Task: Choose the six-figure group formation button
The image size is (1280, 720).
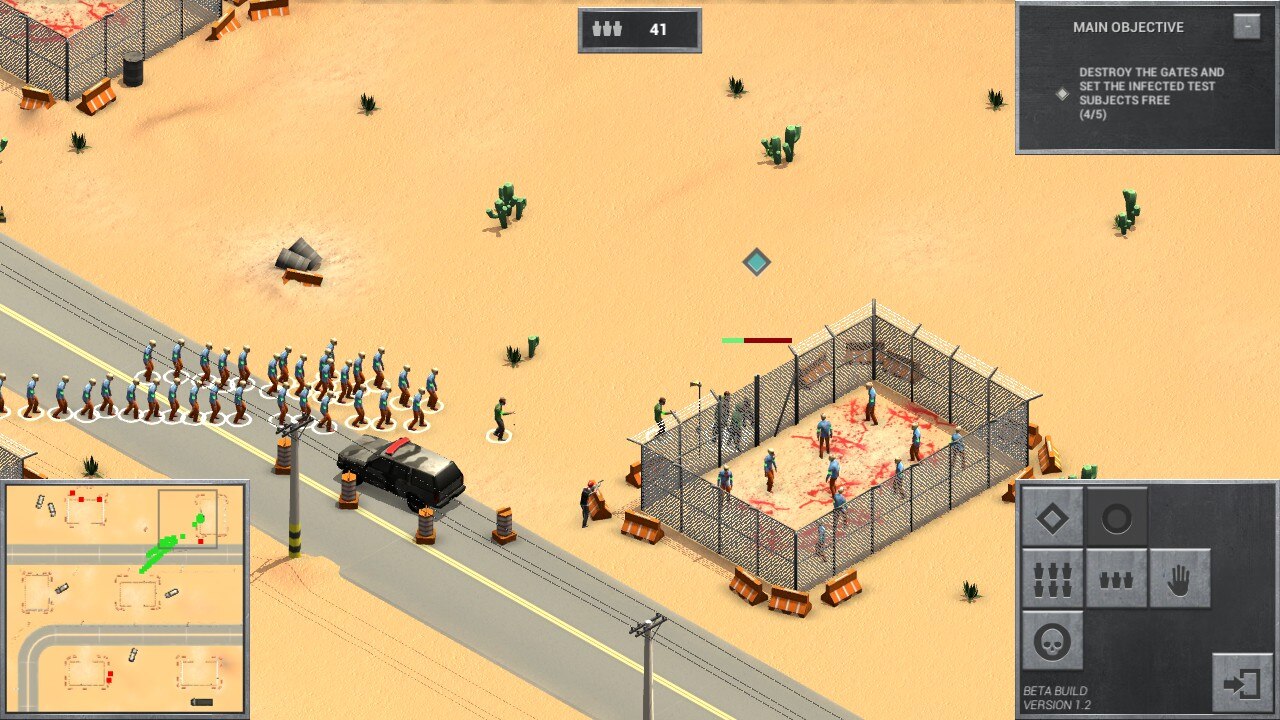Action: 1052,579
